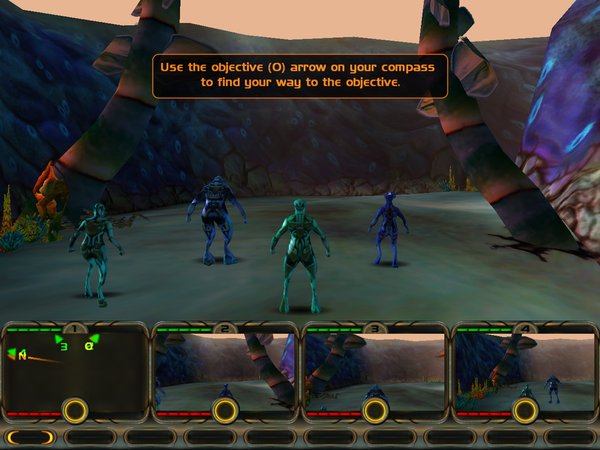Activate the gold ring button in panel 2
This screenshot has height=450, width=600.
225,410
